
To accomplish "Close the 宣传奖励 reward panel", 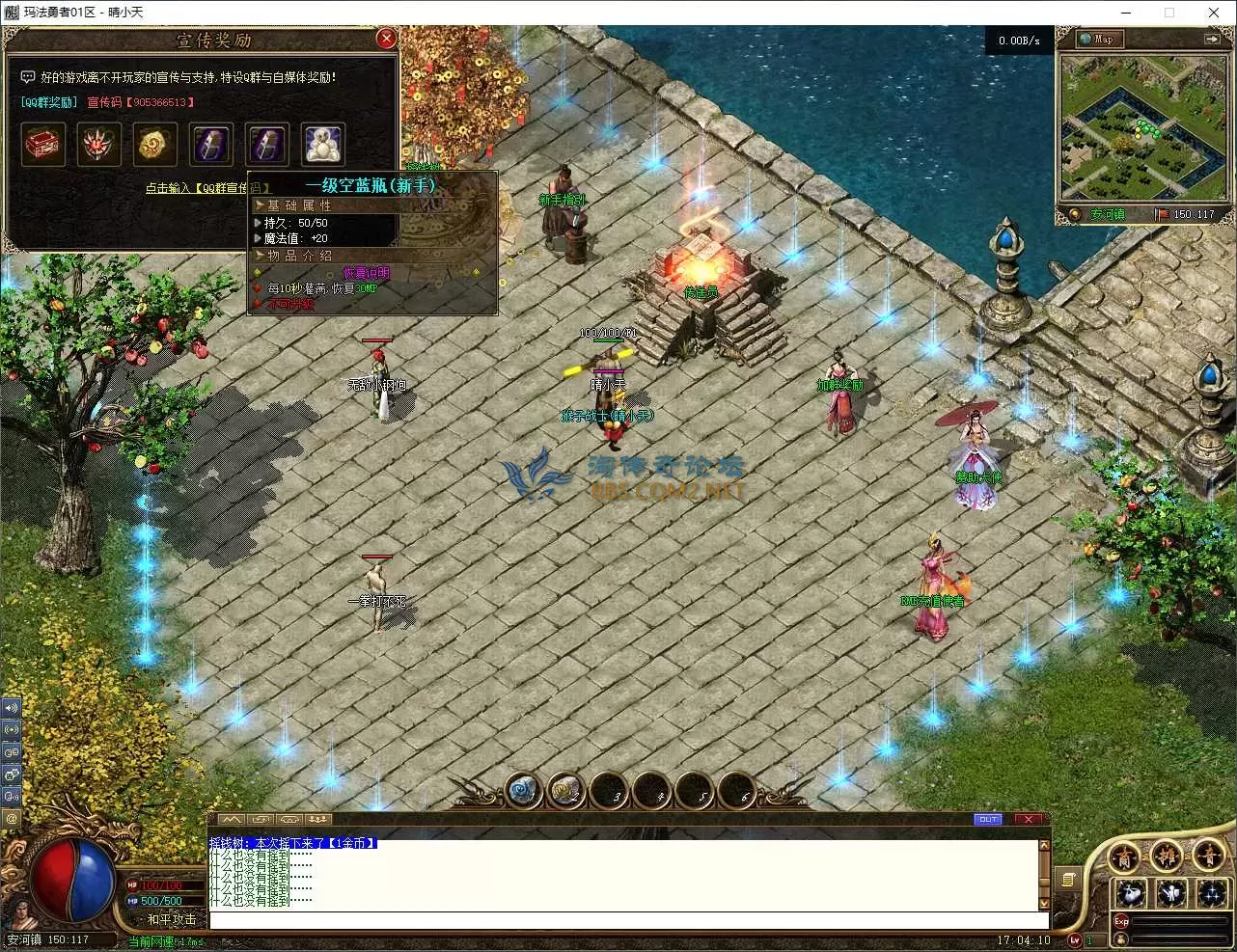I will pyautogui.click(x=386, y=39).
